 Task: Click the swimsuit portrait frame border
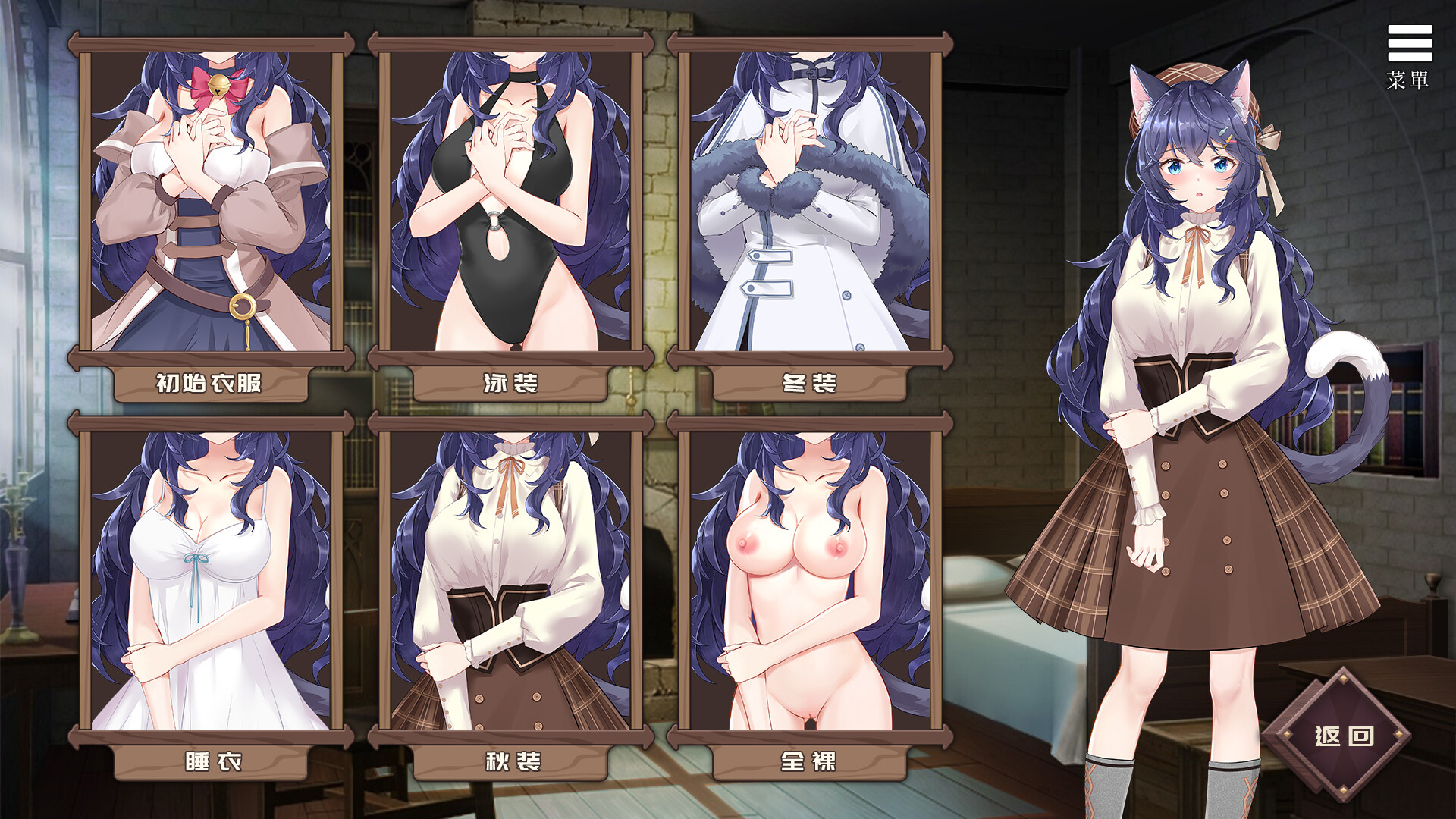point(508,42)
